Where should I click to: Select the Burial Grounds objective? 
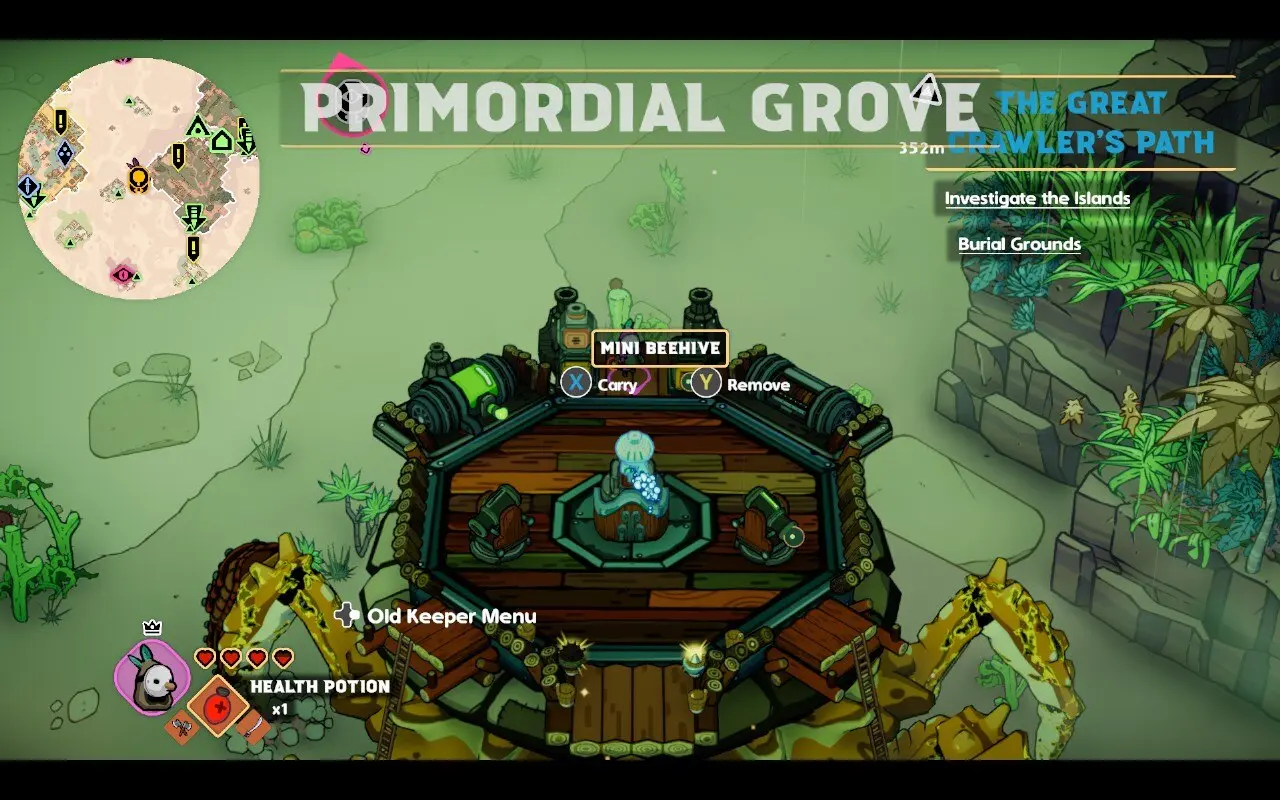(1019, 244)
